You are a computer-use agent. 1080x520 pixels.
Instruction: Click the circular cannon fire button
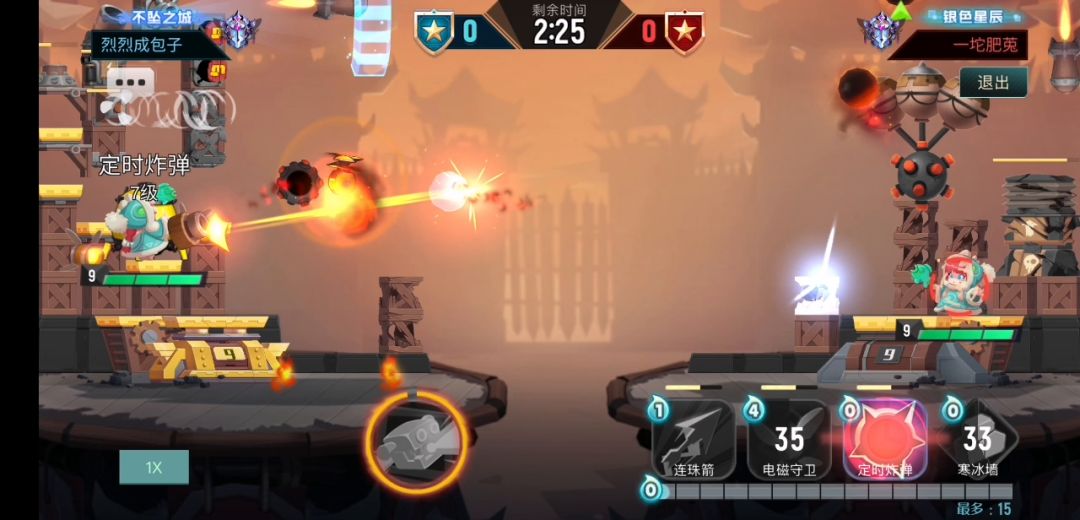[x=416, y=440]
